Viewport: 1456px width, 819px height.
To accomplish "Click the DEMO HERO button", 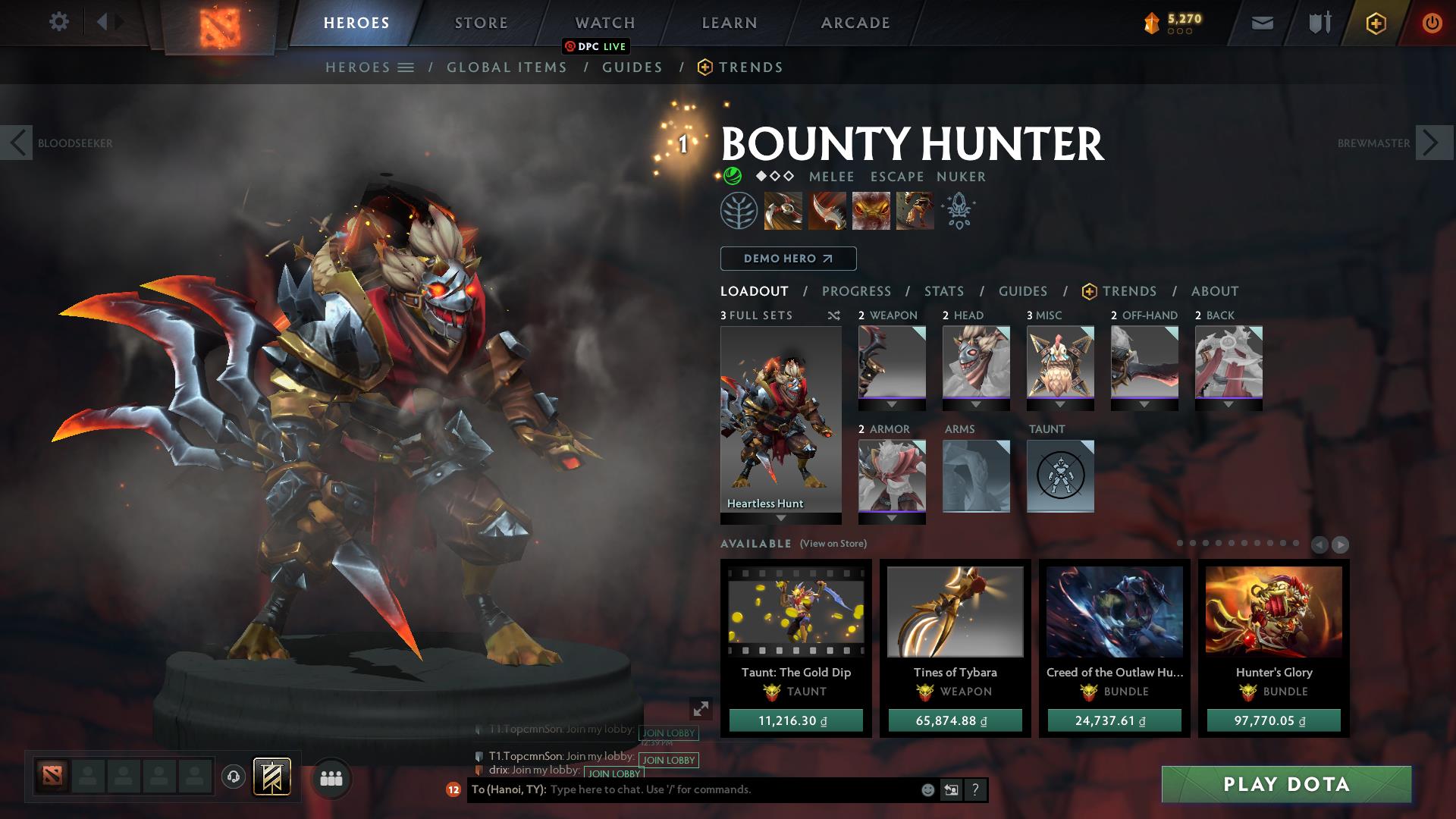I will [x=787, y=259].
